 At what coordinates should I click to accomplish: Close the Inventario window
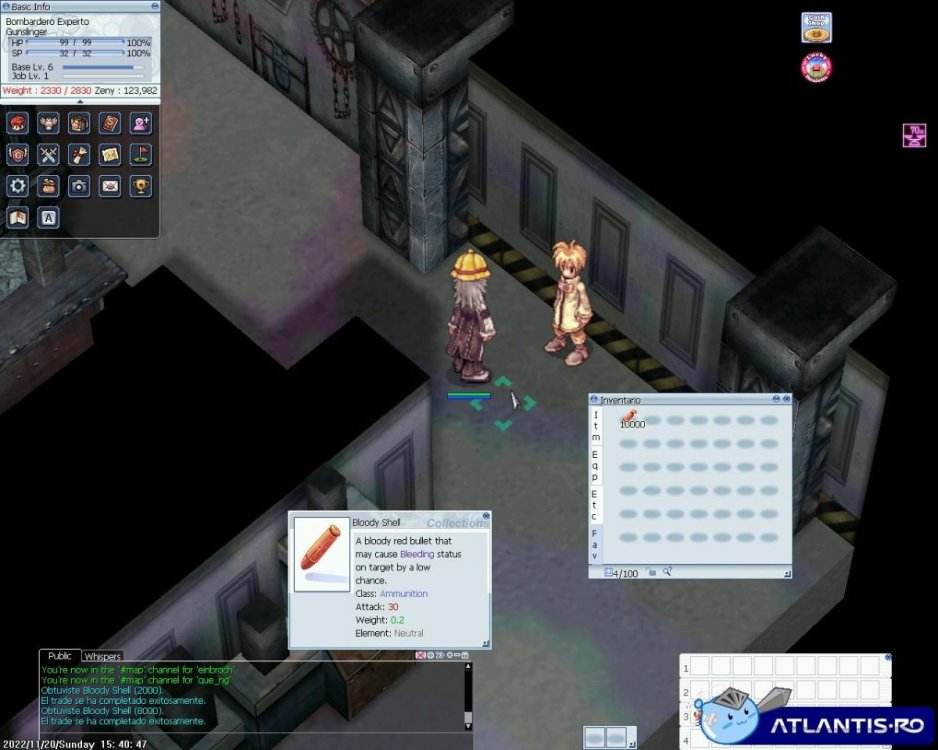click(785, 400)
